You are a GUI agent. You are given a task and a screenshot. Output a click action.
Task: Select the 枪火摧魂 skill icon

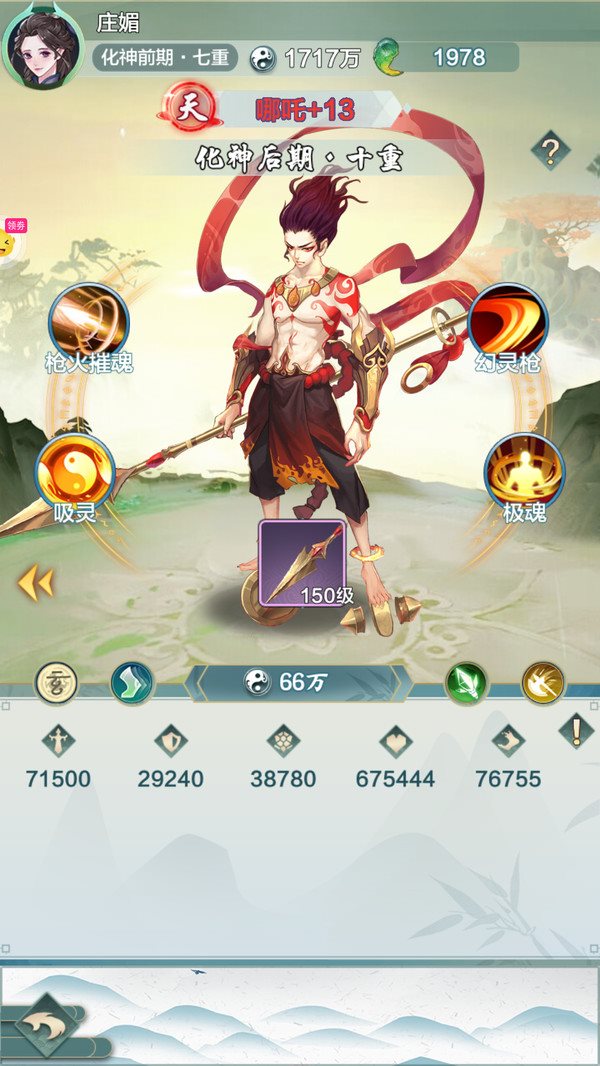tap(88, 322)
